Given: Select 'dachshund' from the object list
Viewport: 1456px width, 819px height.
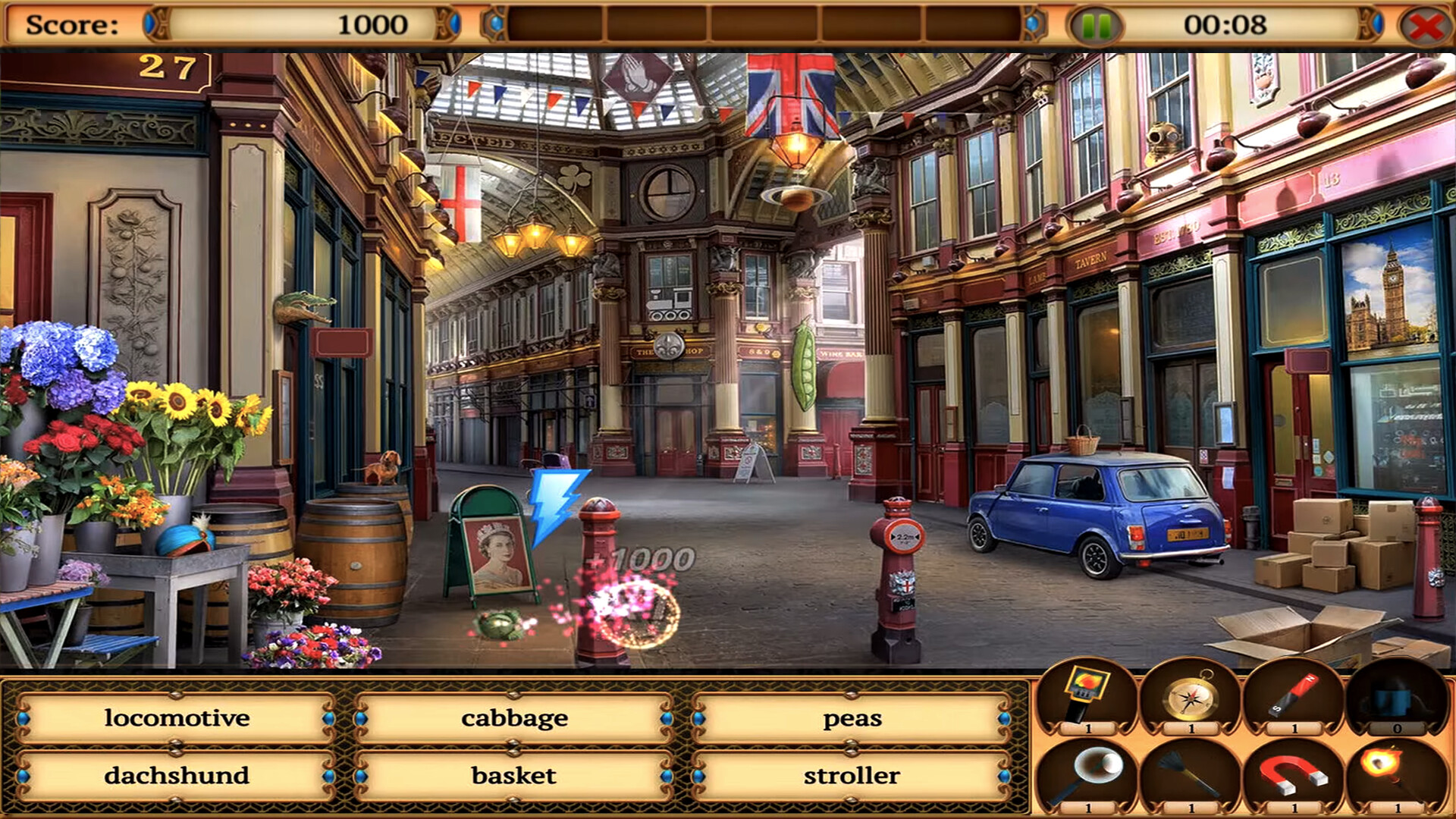Looking at the screenshot, I should pyautogui.click(x=177, y=775).
